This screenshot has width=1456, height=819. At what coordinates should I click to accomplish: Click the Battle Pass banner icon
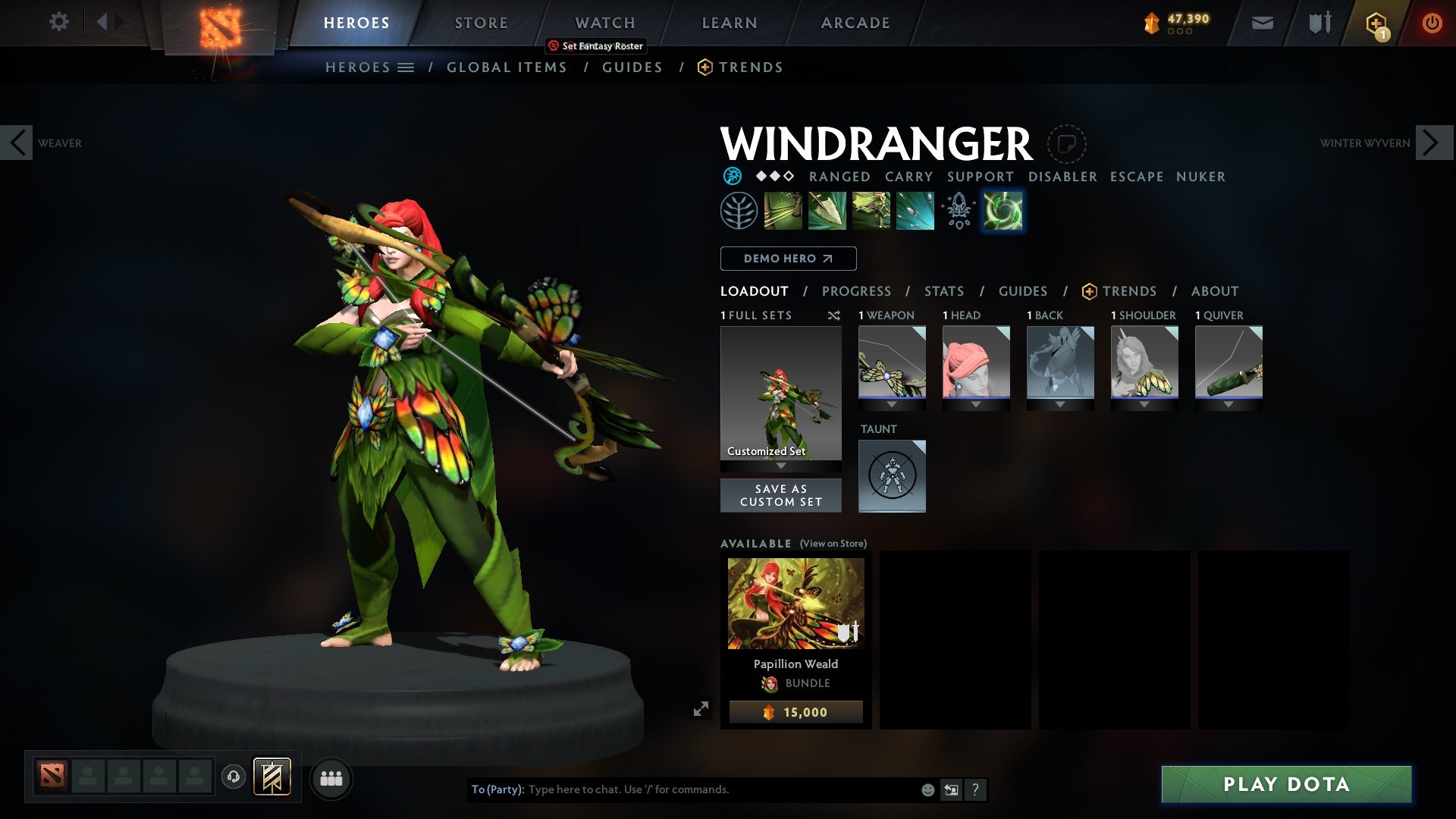(x=1376, y=23)
